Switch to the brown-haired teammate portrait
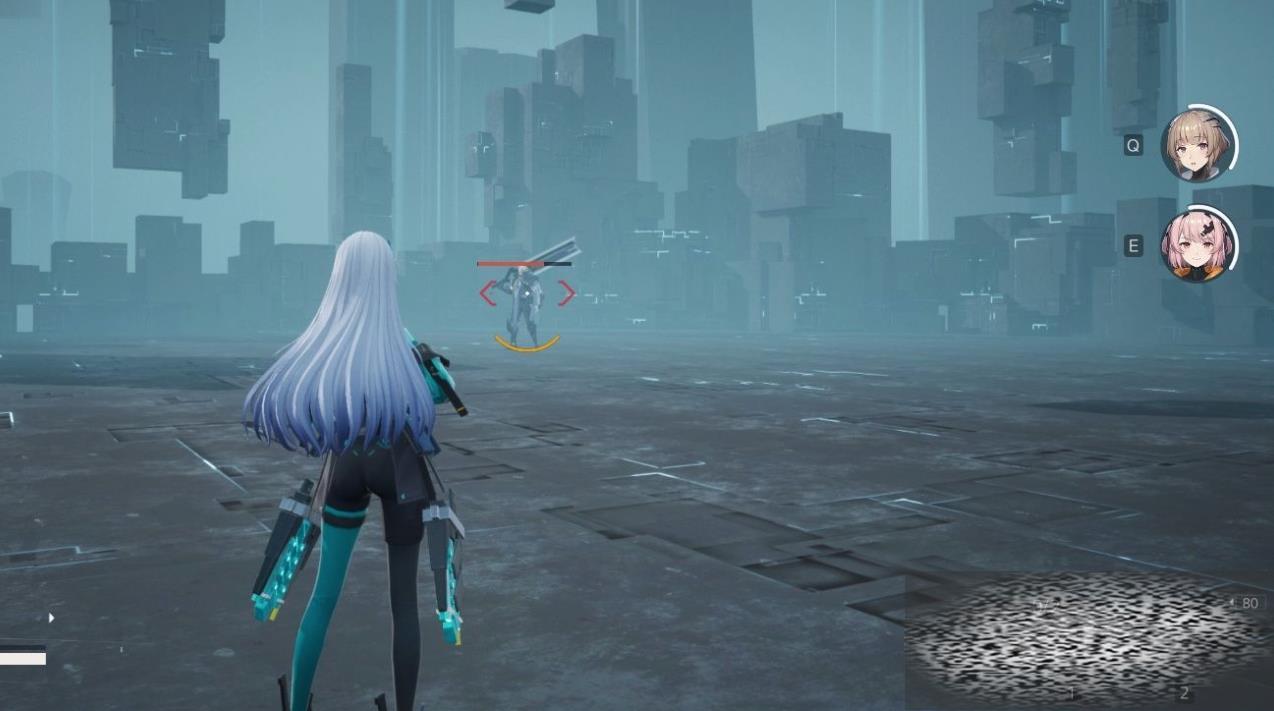Screen dimensions: 1274x711 click(x=1196, y=146)
